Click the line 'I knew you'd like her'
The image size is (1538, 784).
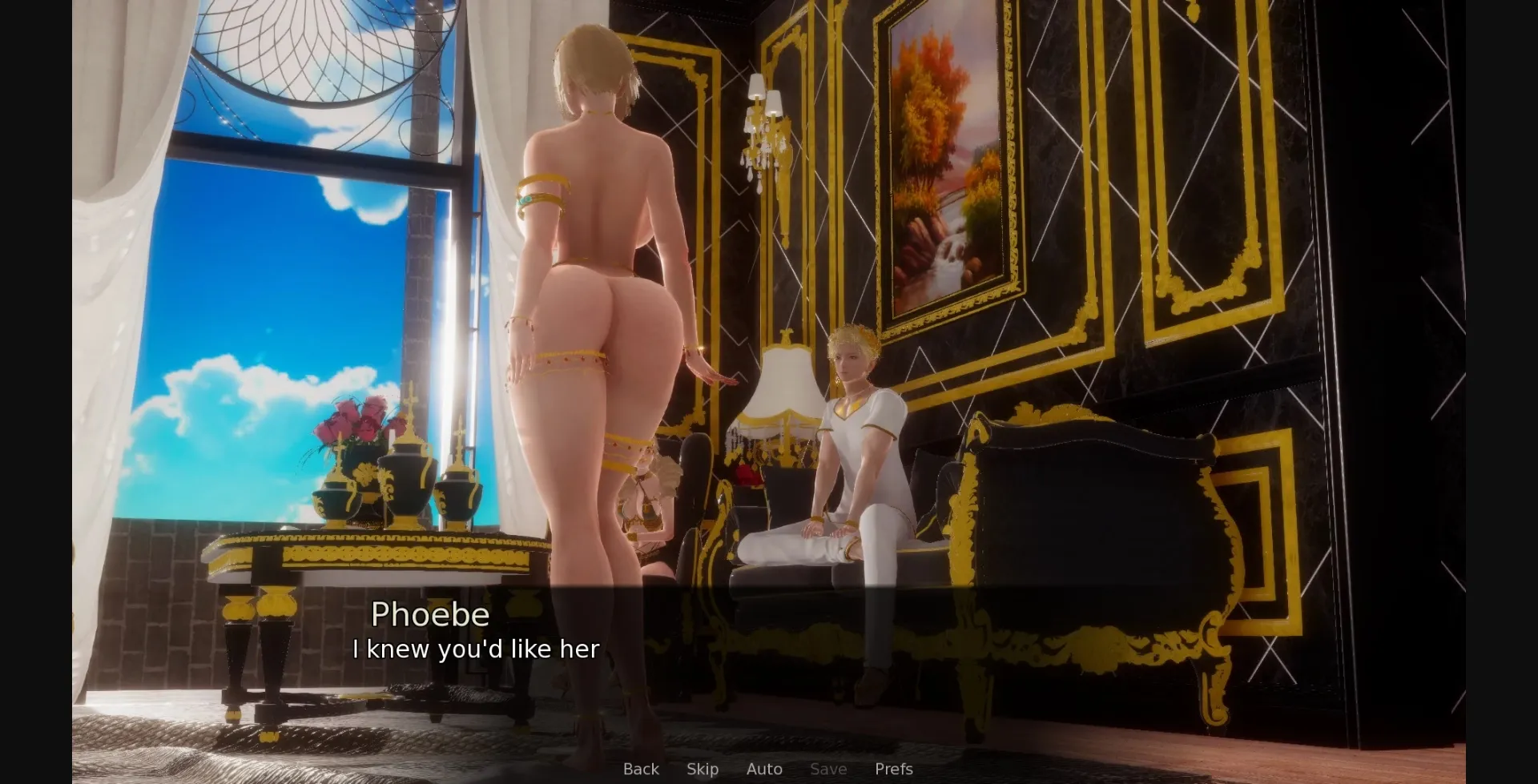475,649
